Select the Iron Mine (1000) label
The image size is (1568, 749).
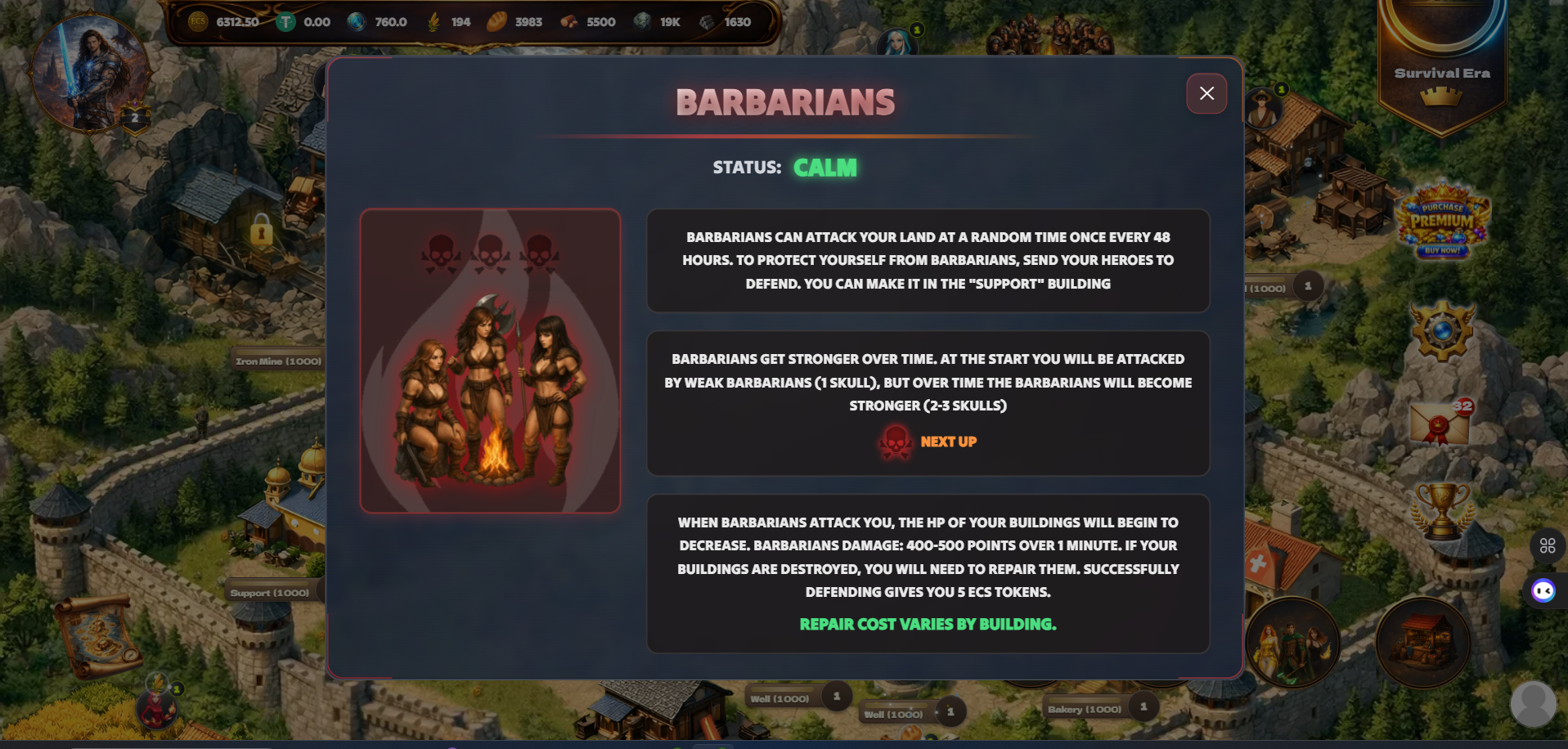(x=278, y=361)
